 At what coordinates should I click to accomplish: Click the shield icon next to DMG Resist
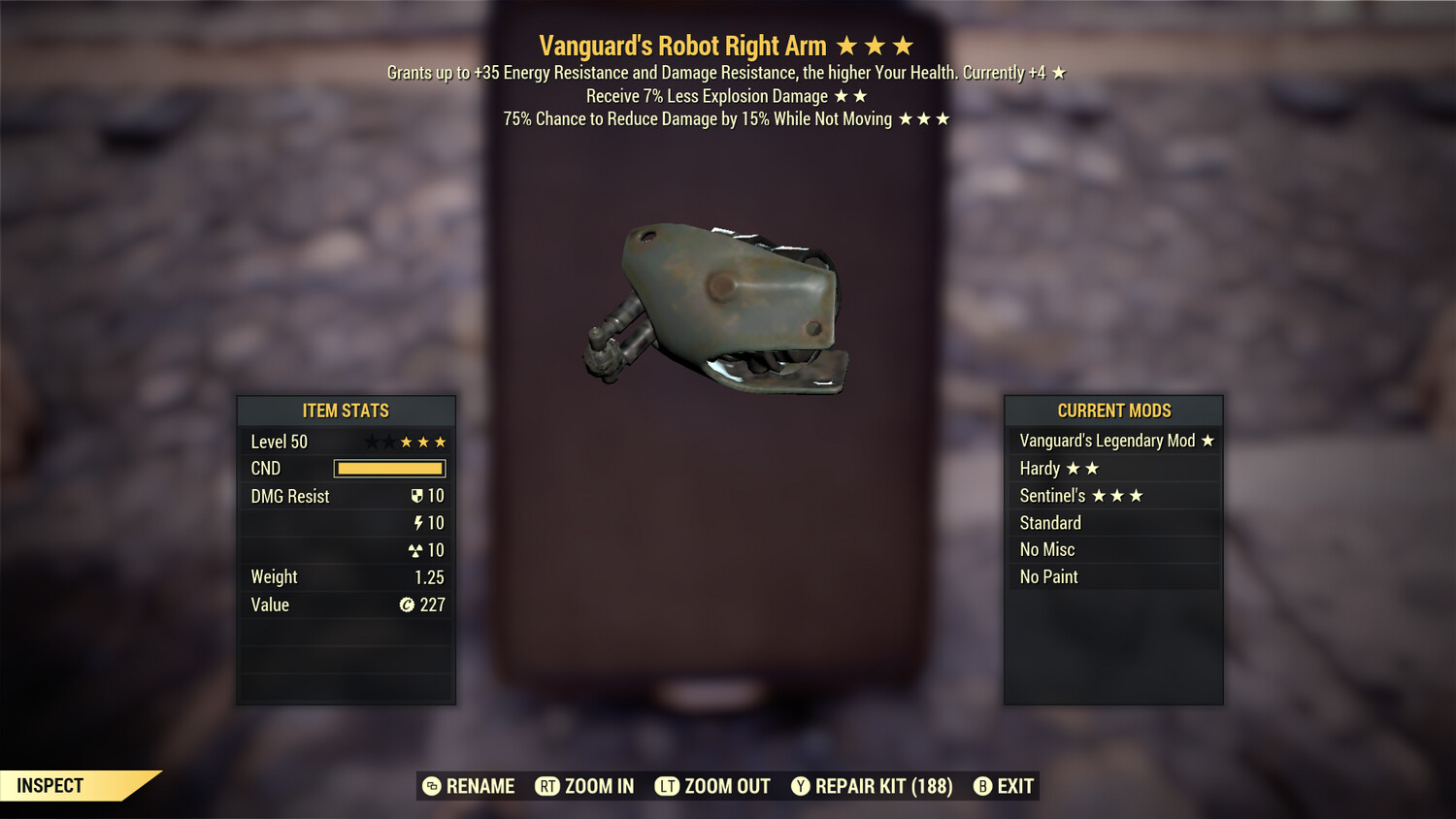(415, 496)
